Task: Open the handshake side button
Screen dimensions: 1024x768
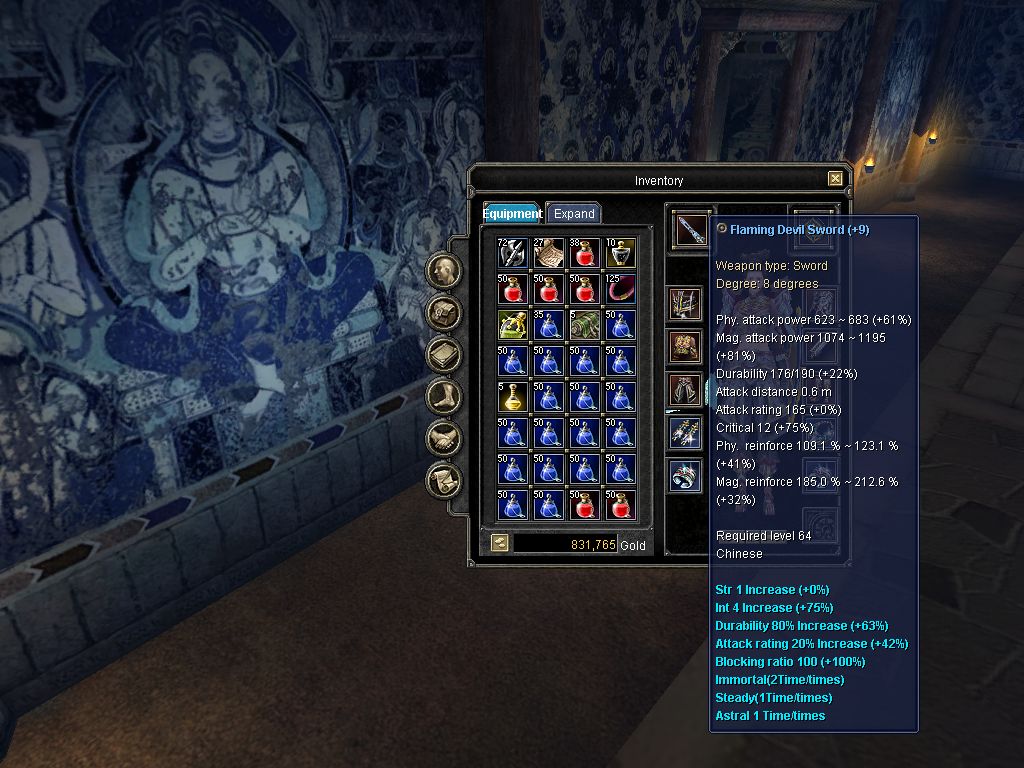Action: pyautogui.click(x=444, y=439)
